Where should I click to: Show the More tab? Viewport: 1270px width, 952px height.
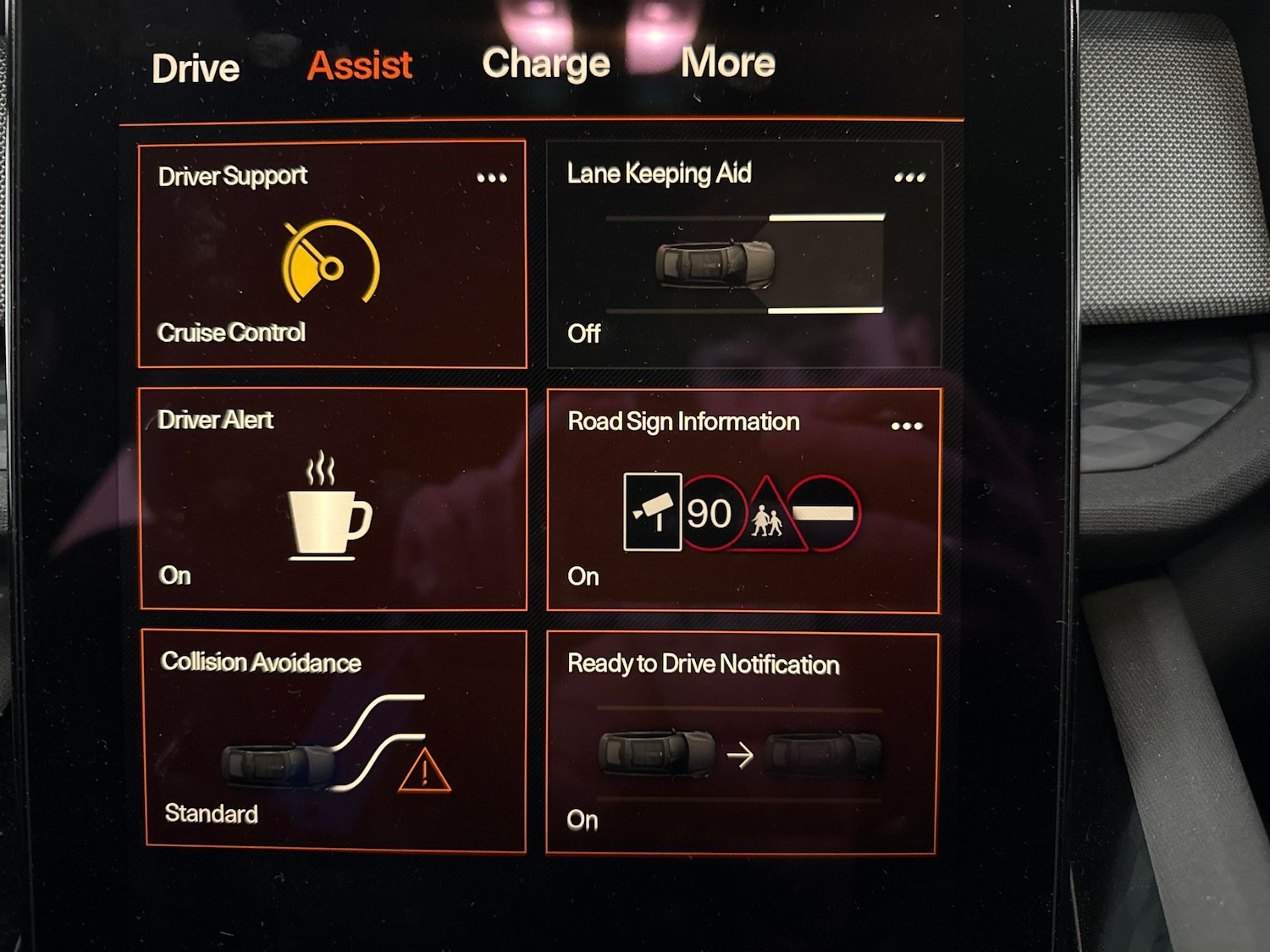coord(728,63)
